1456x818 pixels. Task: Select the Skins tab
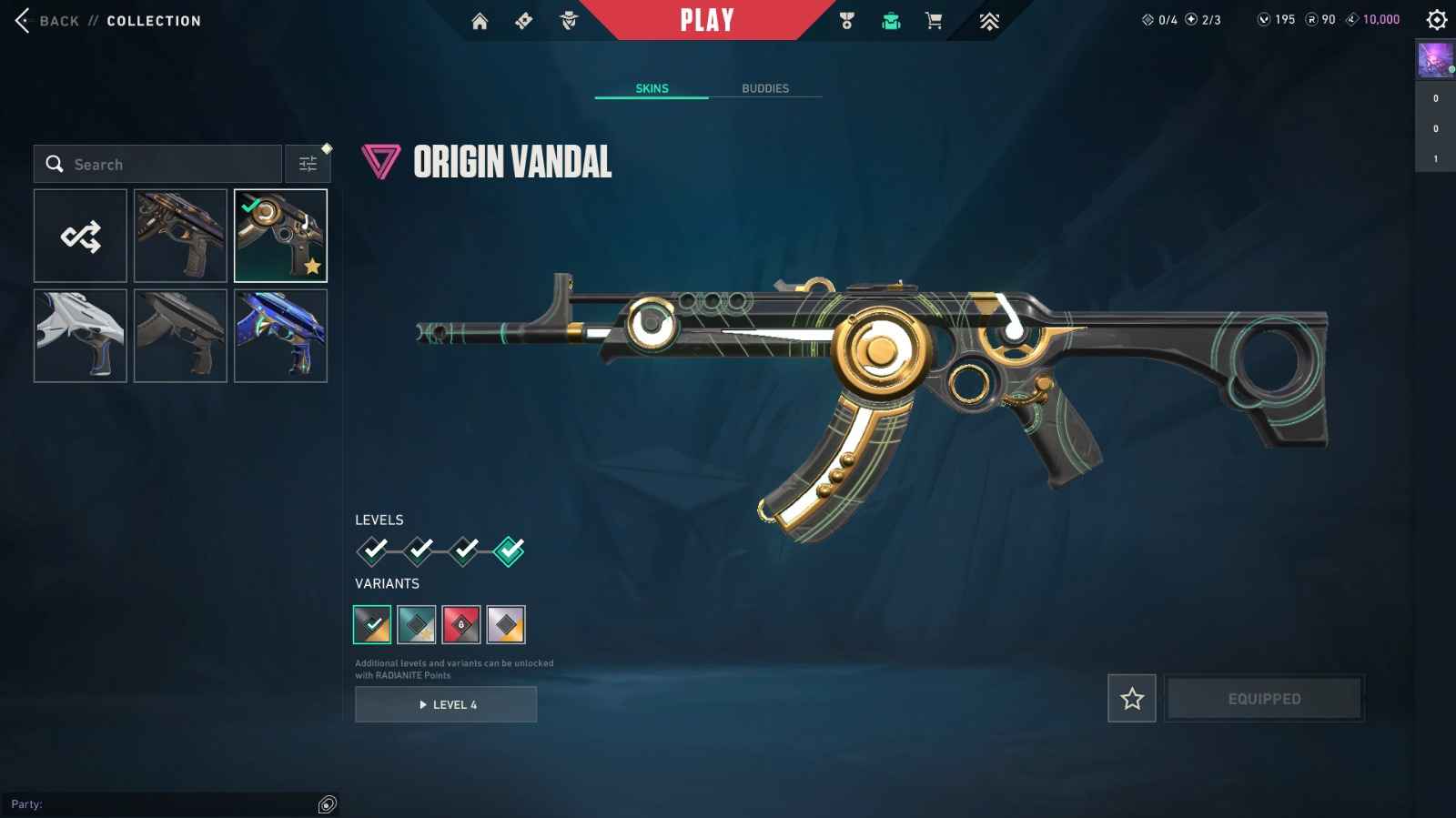click(652, 88)
